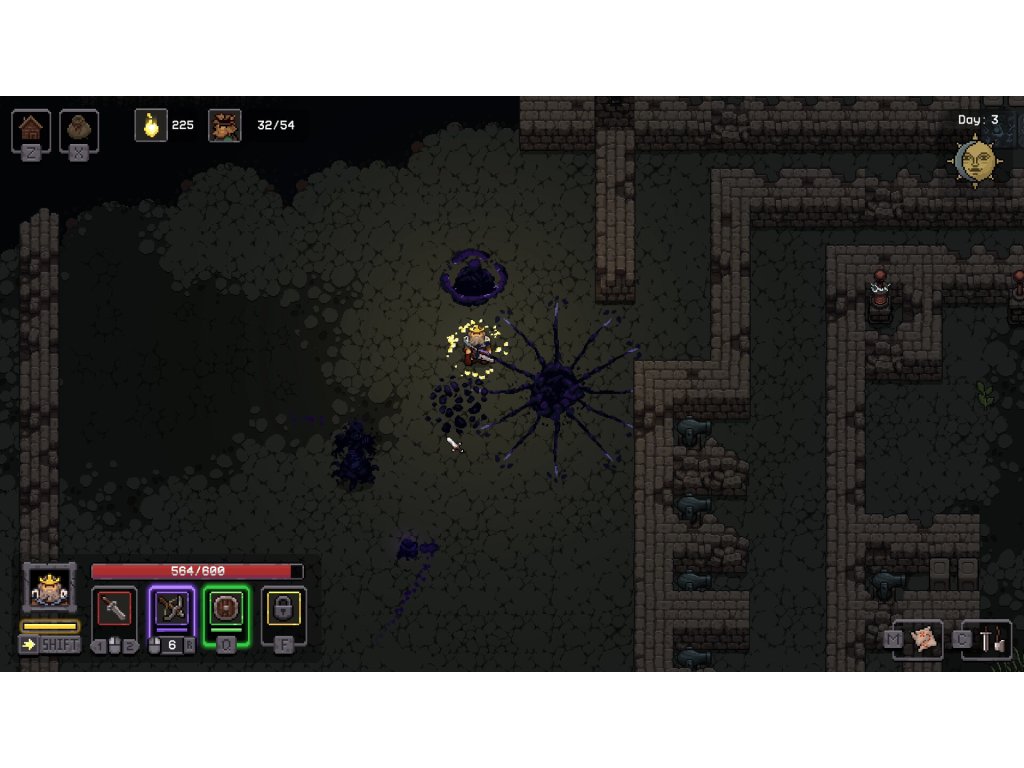Open the house build menu icon
Screen dimensions: 1024x768
point(31,128)
